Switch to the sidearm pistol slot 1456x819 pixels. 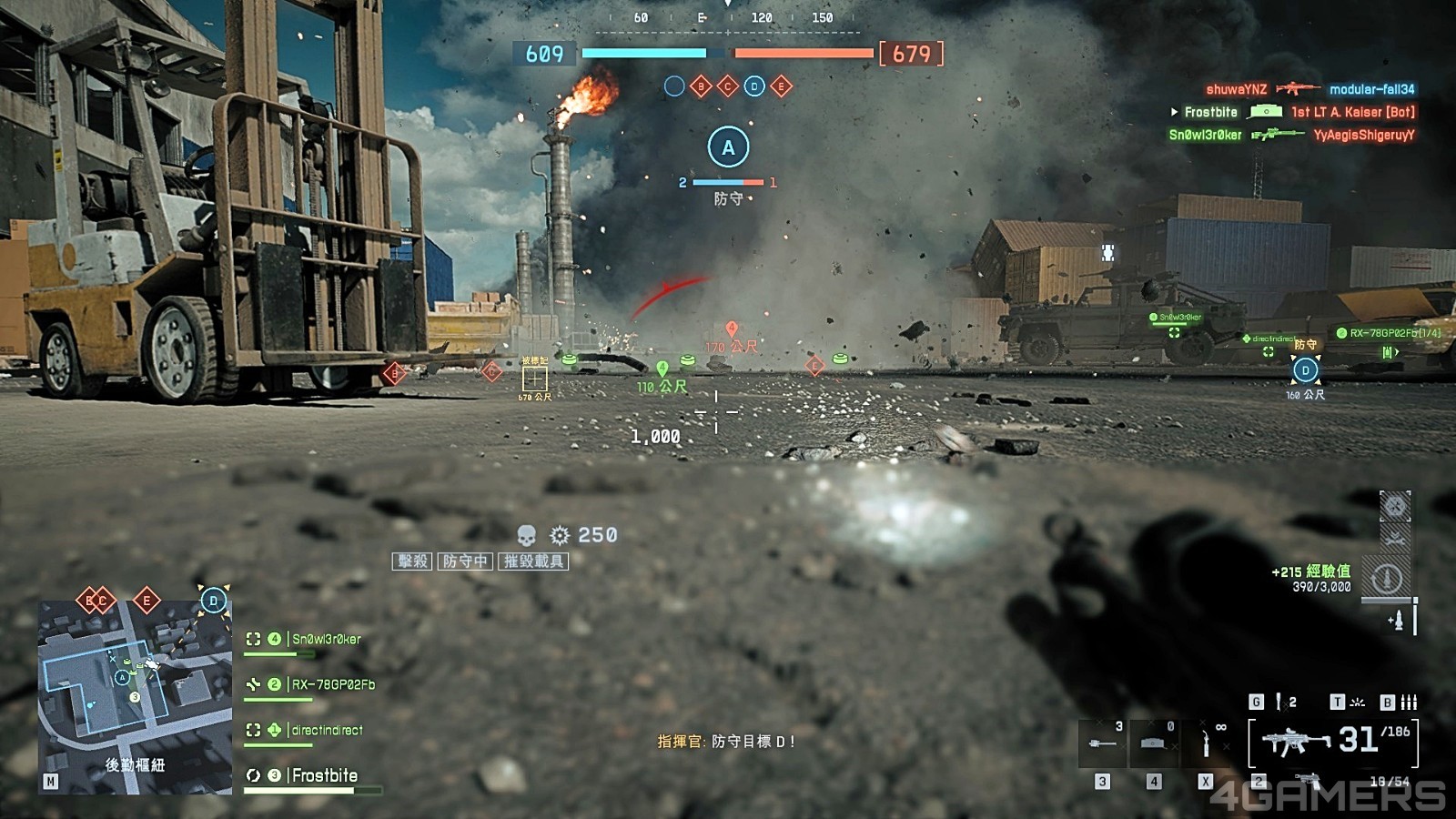pos(1307,781)
